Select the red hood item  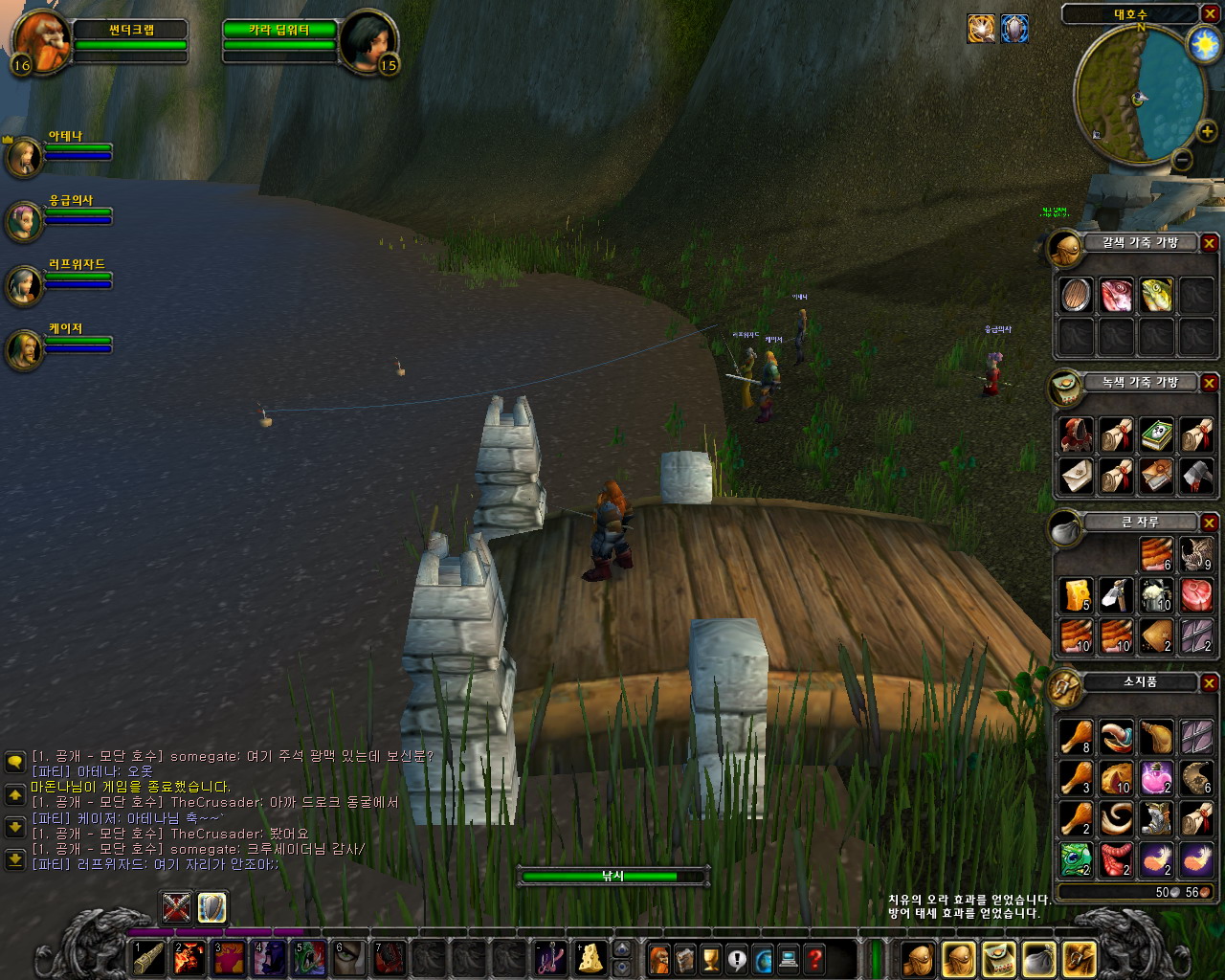[x=1076, y=435]
